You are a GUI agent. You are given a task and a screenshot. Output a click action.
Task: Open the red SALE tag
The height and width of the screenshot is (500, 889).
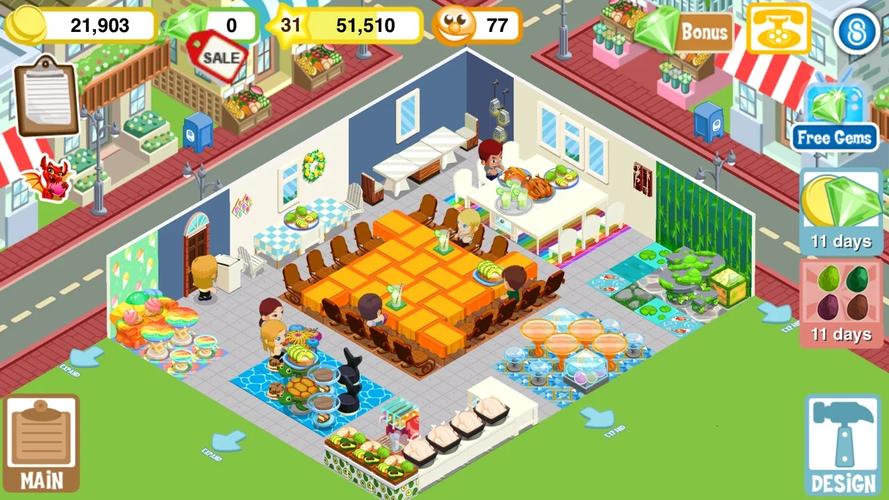point(218,54)
